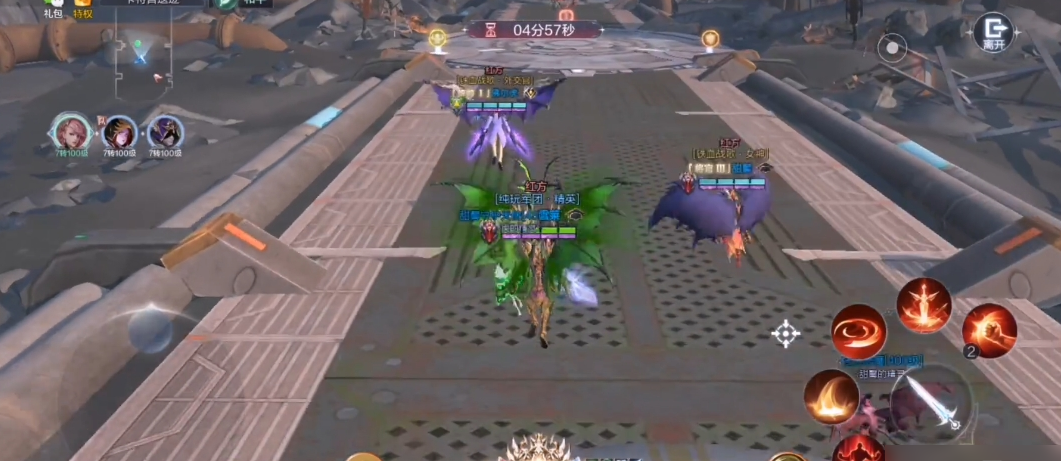Viewport: 1061px width, 461px height.
Task: Tap the 离开 leave button
Action: click(993, 32)
